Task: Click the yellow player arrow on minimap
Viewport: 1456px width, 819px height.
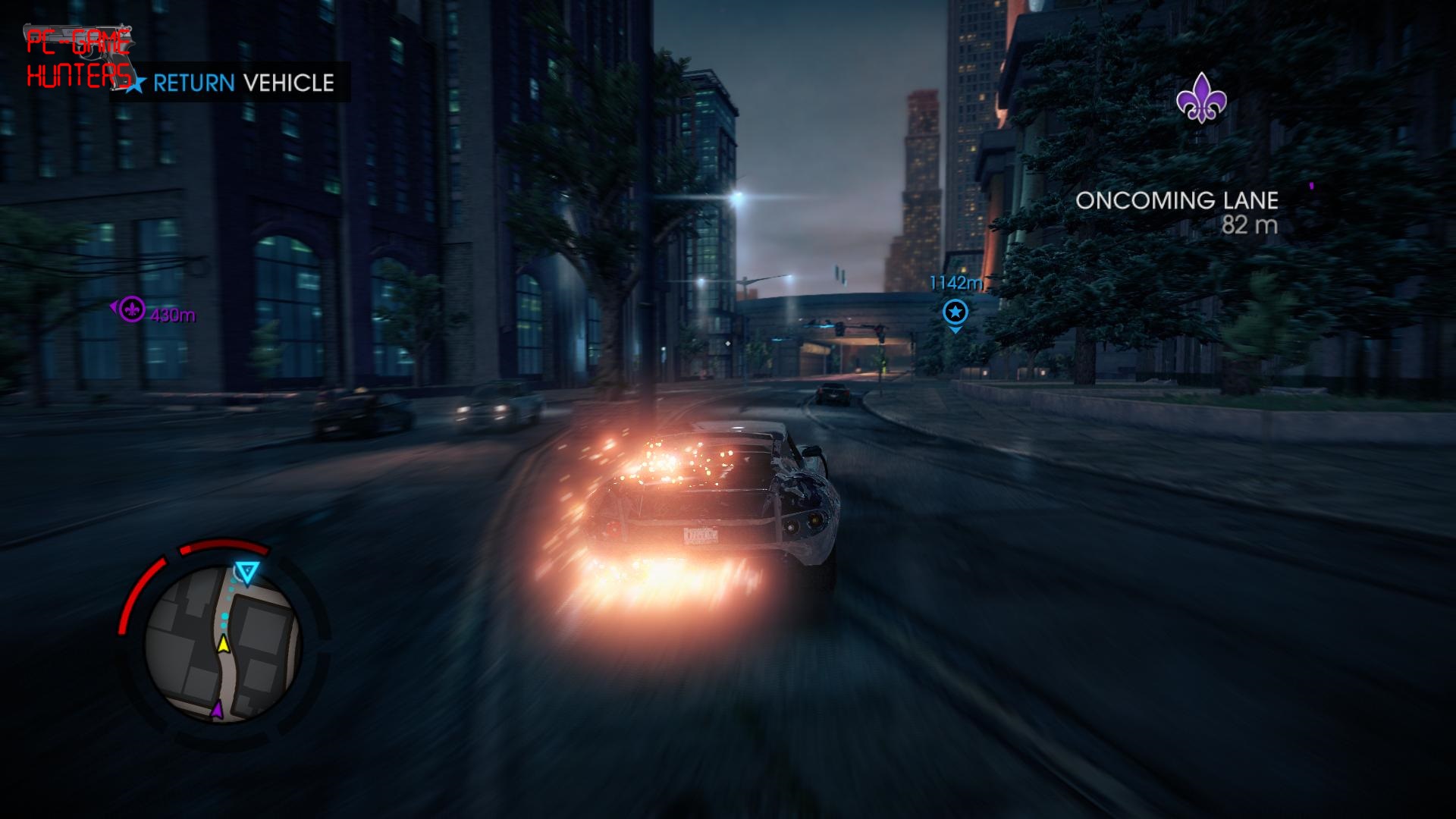Action: click(x=223, y=645)
